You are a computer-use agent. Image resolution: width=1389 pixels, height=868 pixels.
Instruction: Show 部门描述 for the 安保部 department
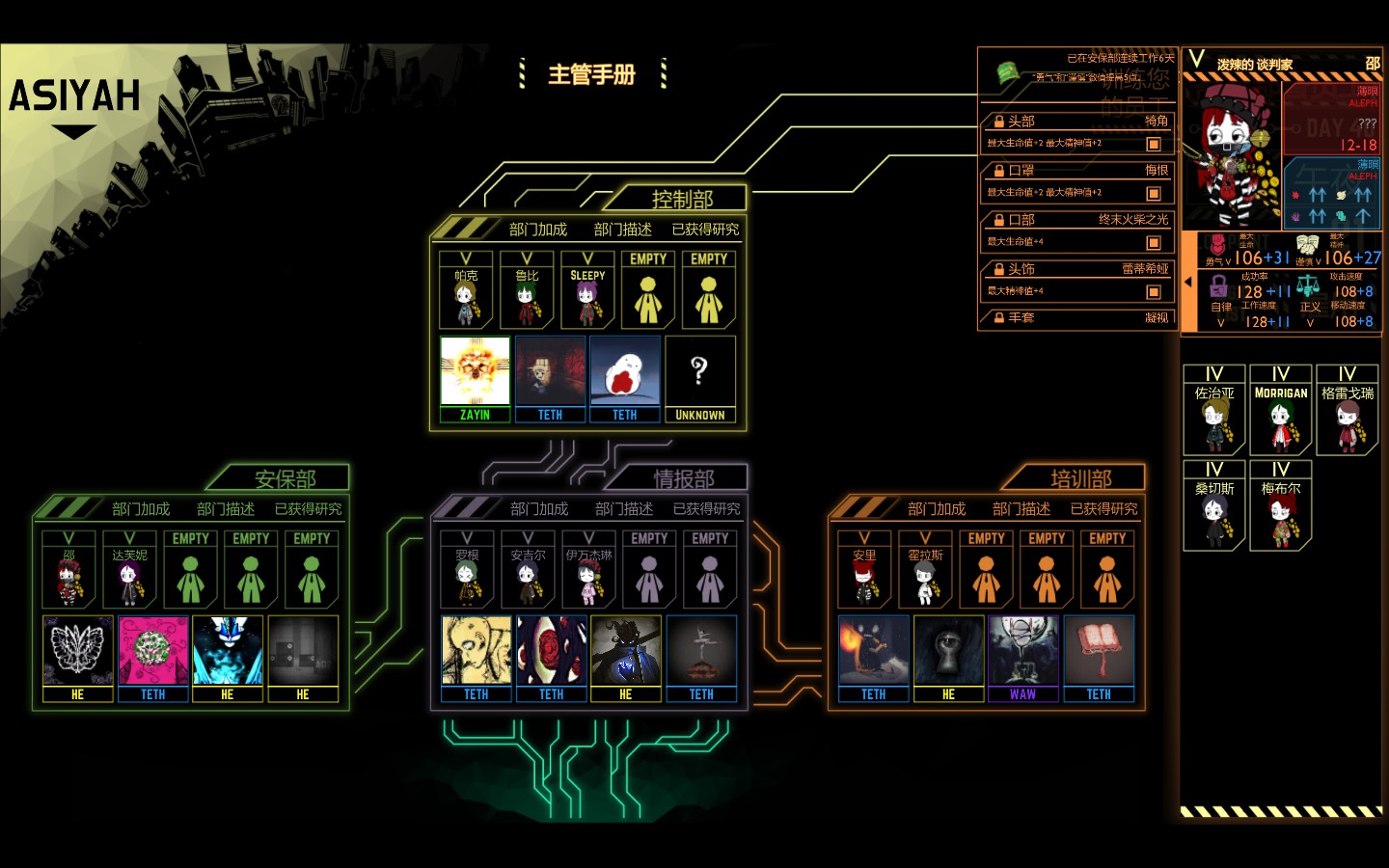pyautogui.click(x=226, y=509)
